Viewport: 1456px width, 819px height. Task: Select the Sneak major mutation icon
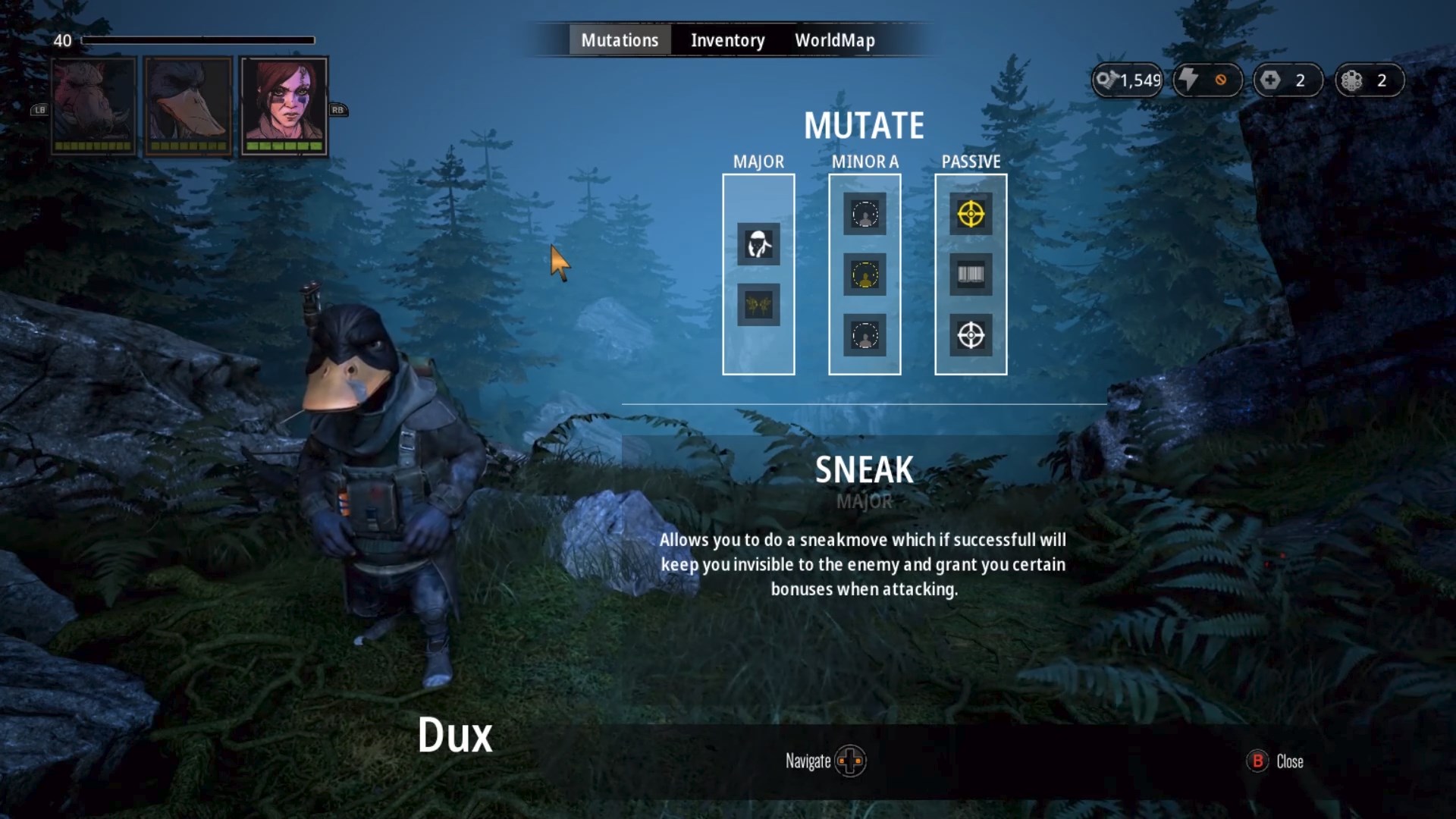(x=758, y=244)
